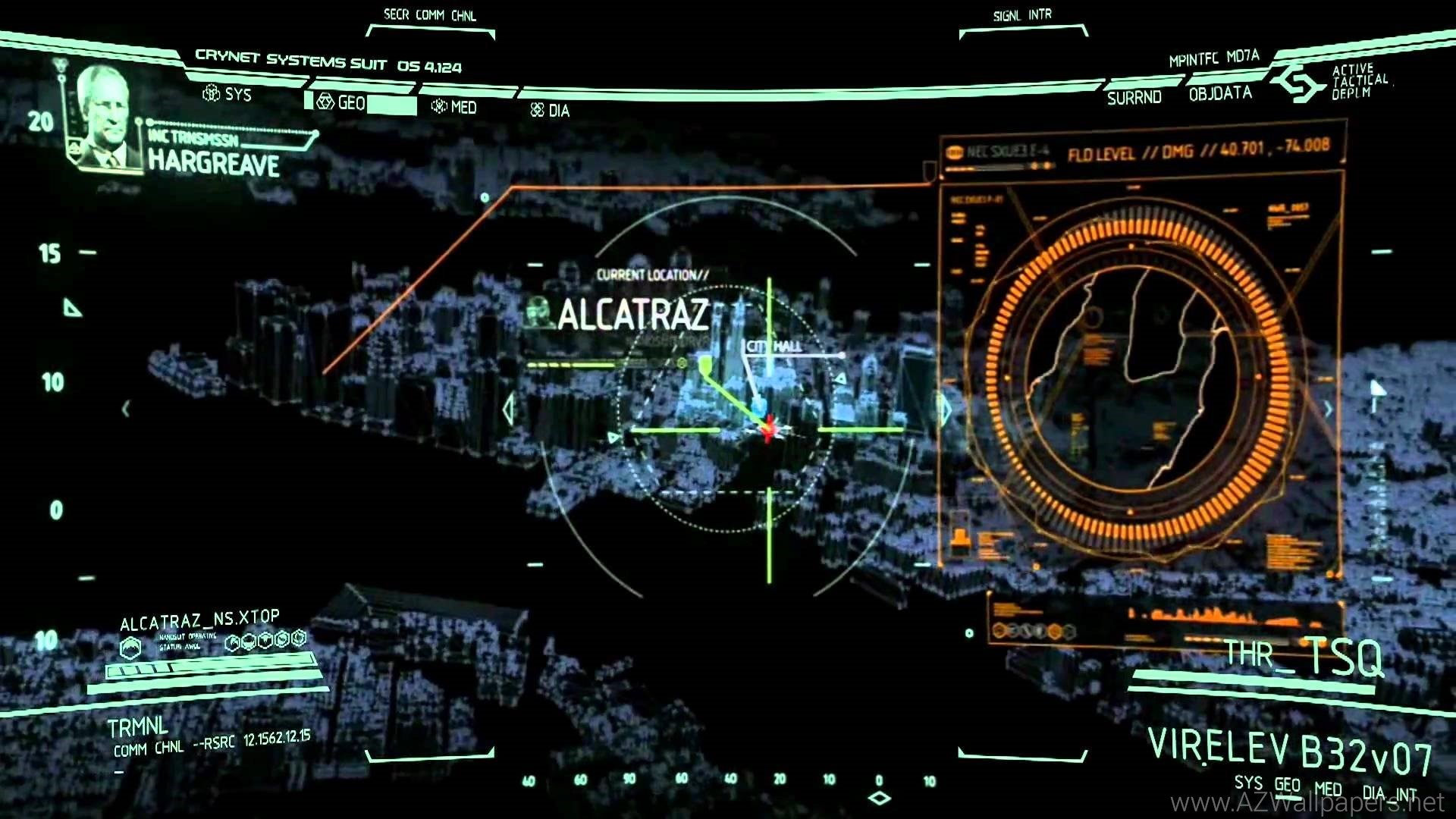Click the MED cross hexagon icon

point(440,106)
